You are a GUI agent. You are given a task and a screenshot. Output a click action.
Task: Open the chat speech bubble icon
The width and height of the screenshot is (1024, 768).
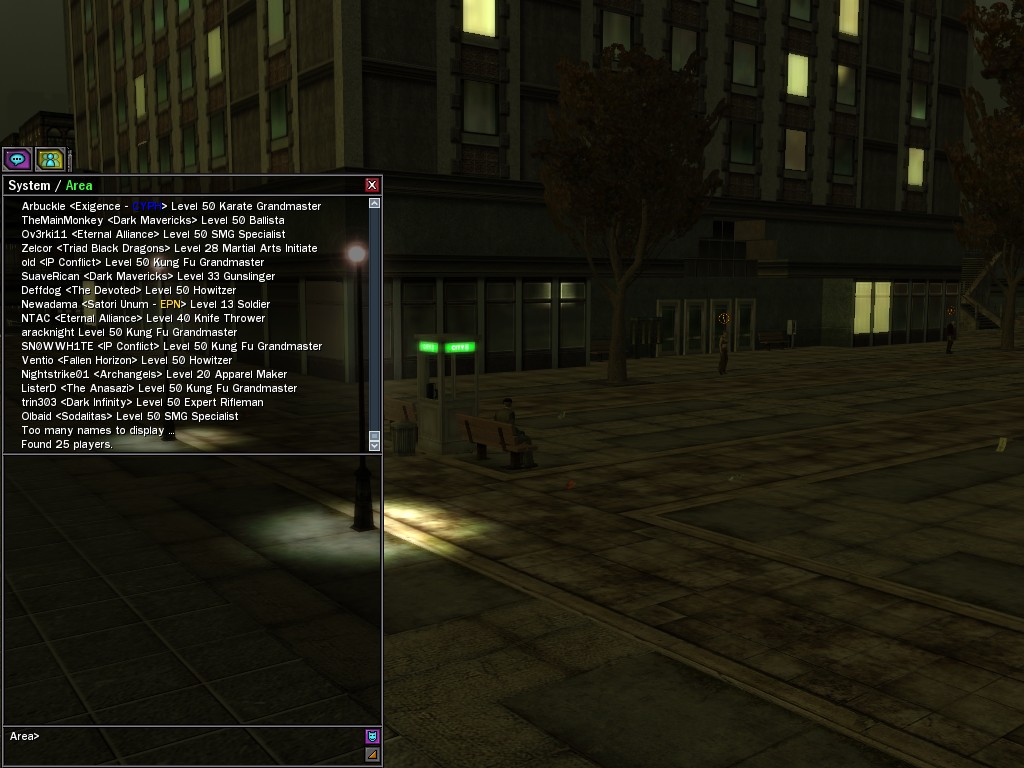(x=17, y=159)
